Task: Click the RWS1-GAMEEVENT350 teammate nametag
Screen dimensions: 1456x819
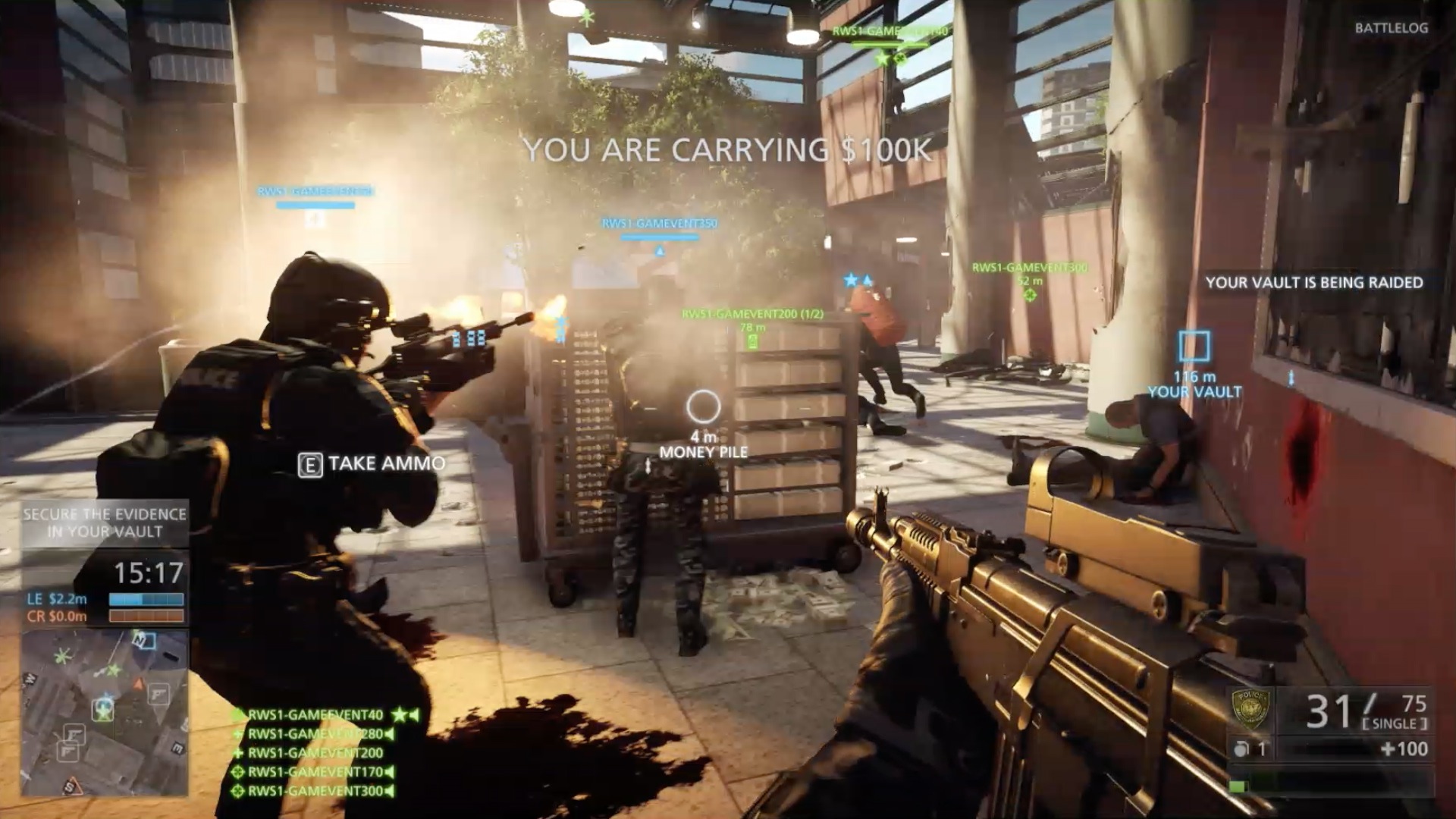Action: pyautogui.click(x=659, y=224)
